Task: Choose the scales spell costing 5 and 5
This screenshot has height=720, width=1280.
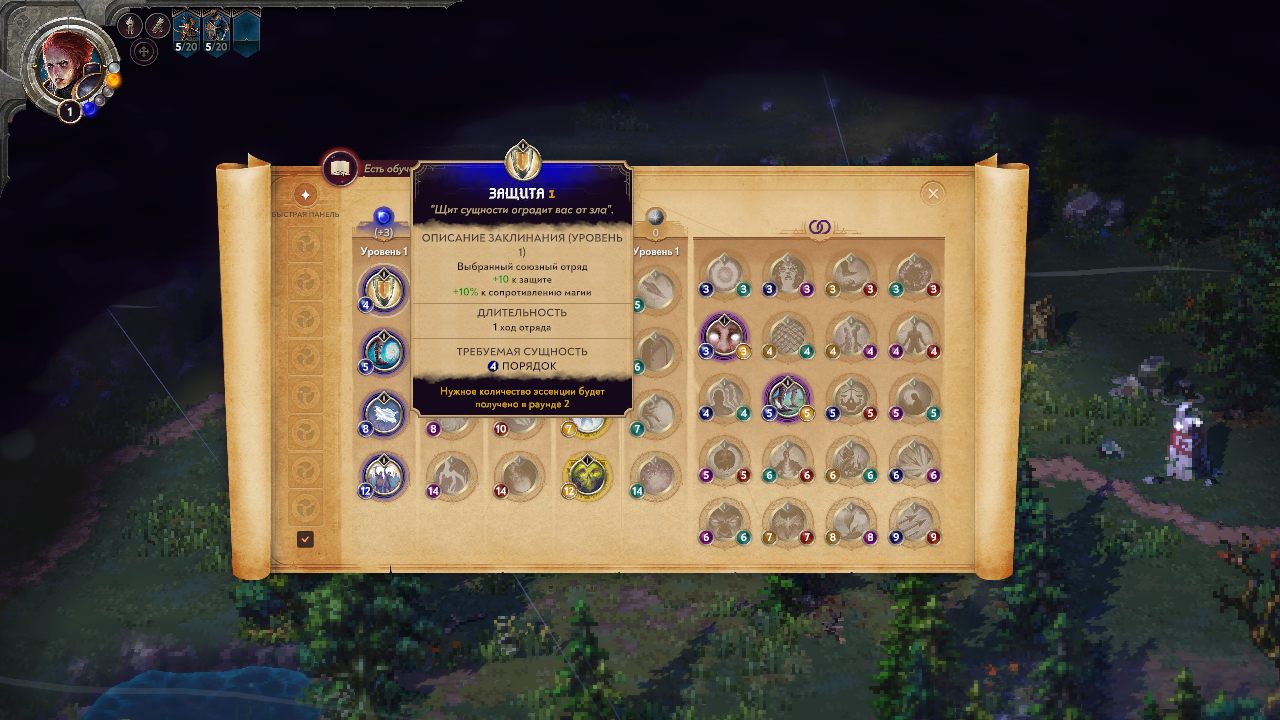Action: pos(851,397)
